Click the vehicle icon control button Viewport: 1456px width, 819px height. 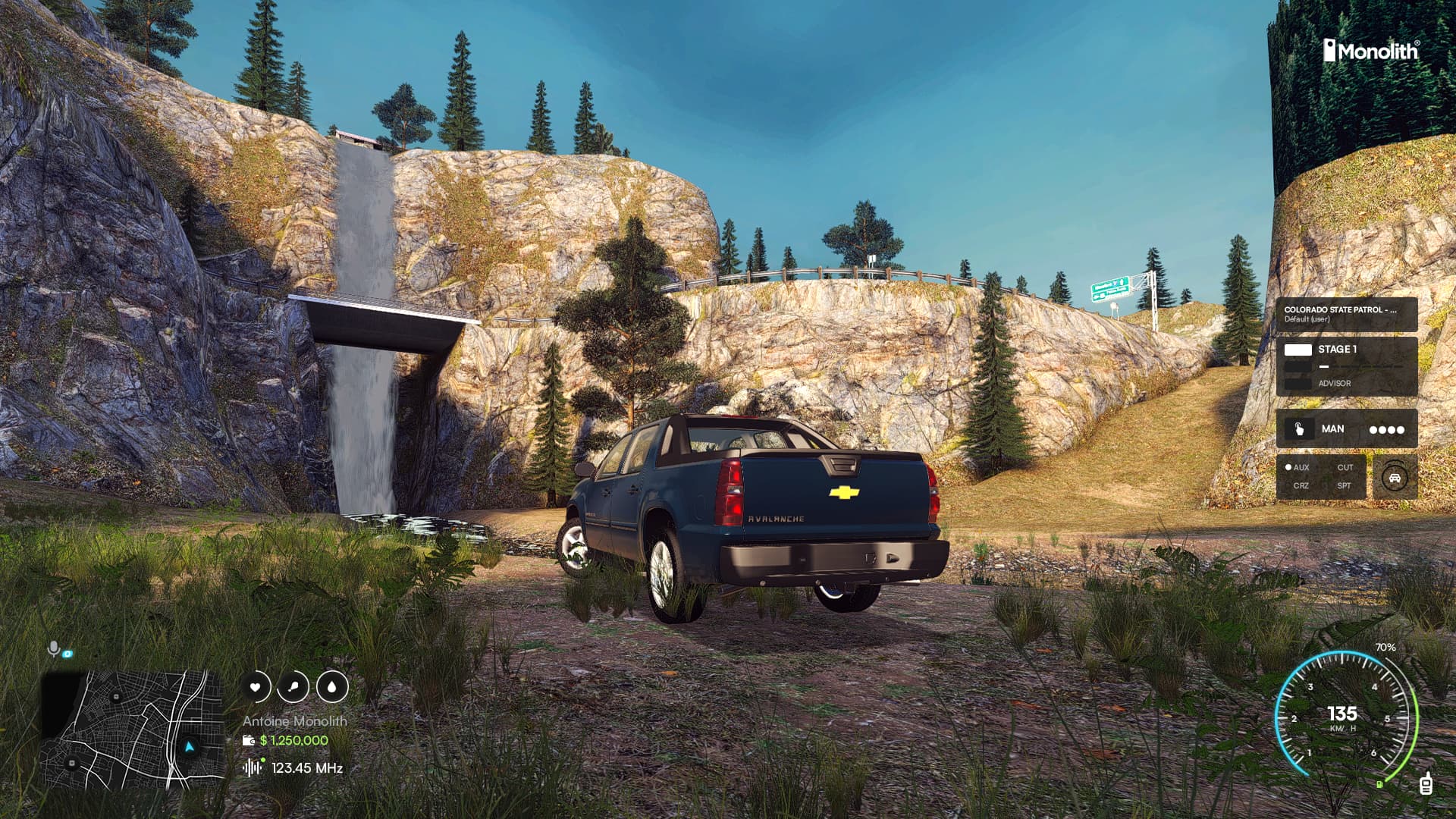coord(1394,478)
